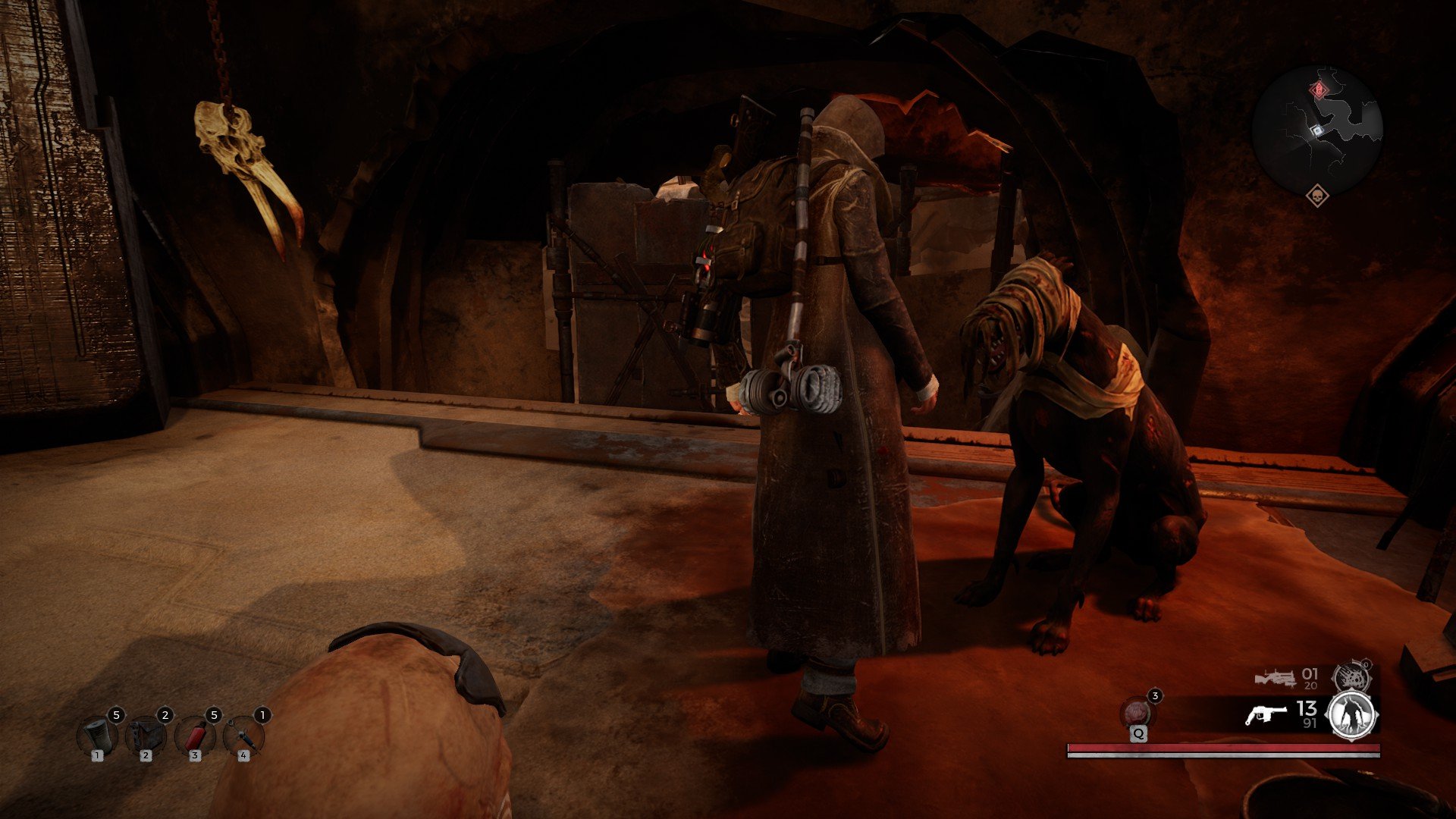The width and height of the screenshot is (1456, 819).
Task: Click the equipped handgun icon in the HUD
Action: pos(1267,714)
